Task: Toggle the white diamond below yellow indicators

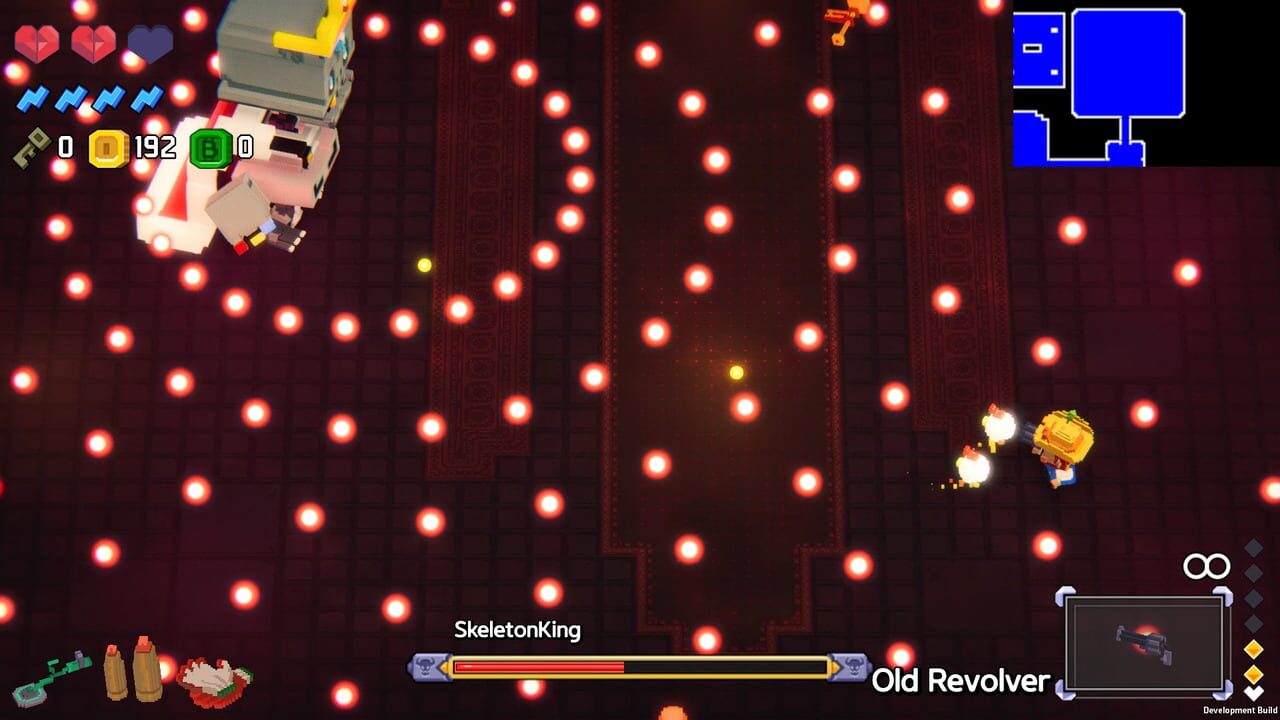Action: (1252, 691)
